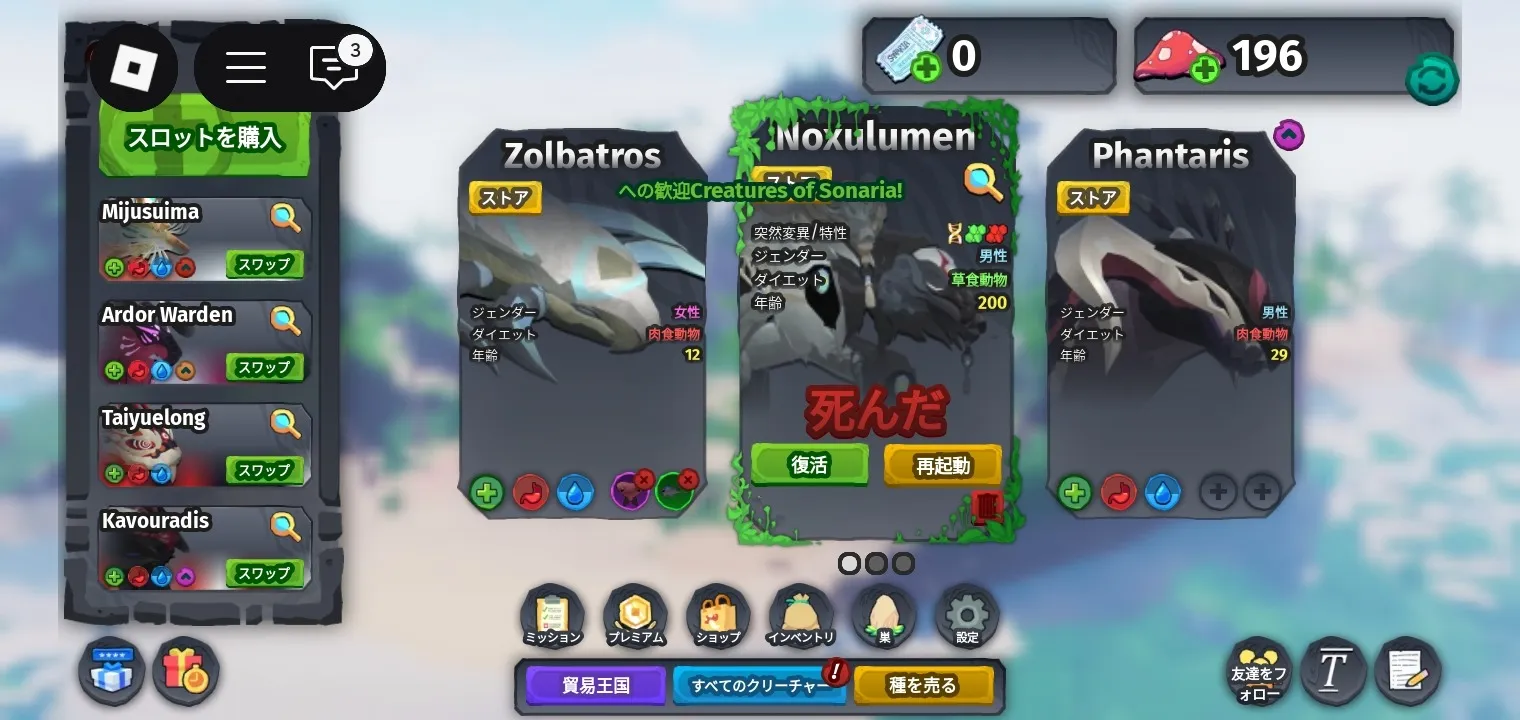Swap to the Mijusuima creature

coord(264,264)
